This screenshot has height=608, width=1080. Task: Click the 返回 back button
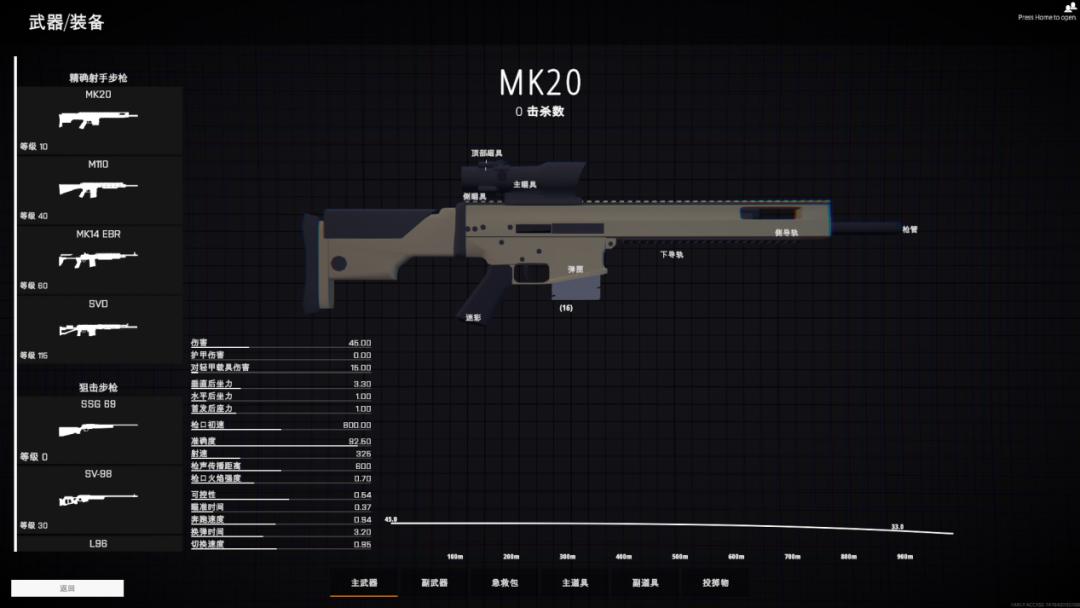tap(67, 588)
